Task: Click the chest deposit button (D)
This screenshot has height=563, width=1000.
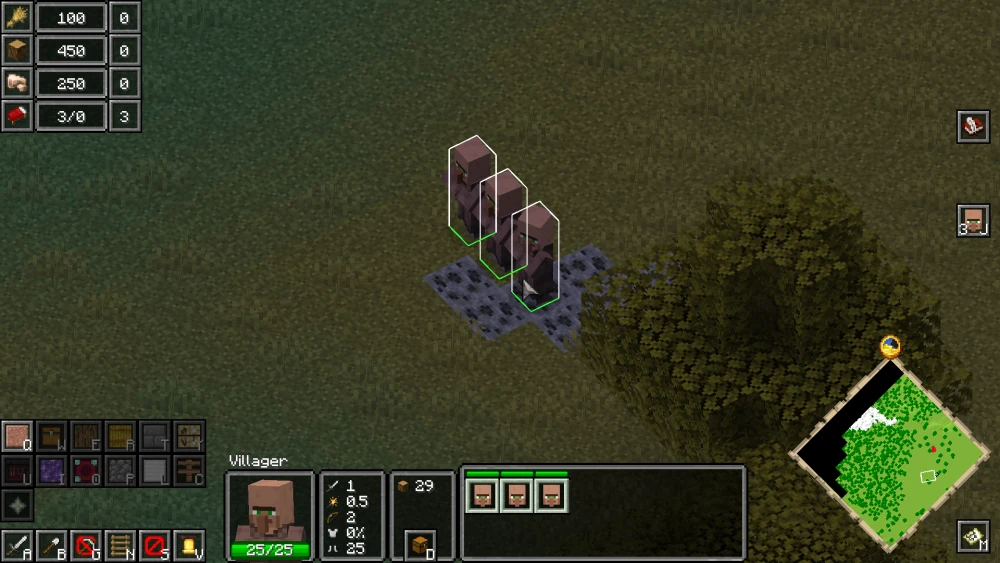Action: pyautogui.click(x=421, y=545)
